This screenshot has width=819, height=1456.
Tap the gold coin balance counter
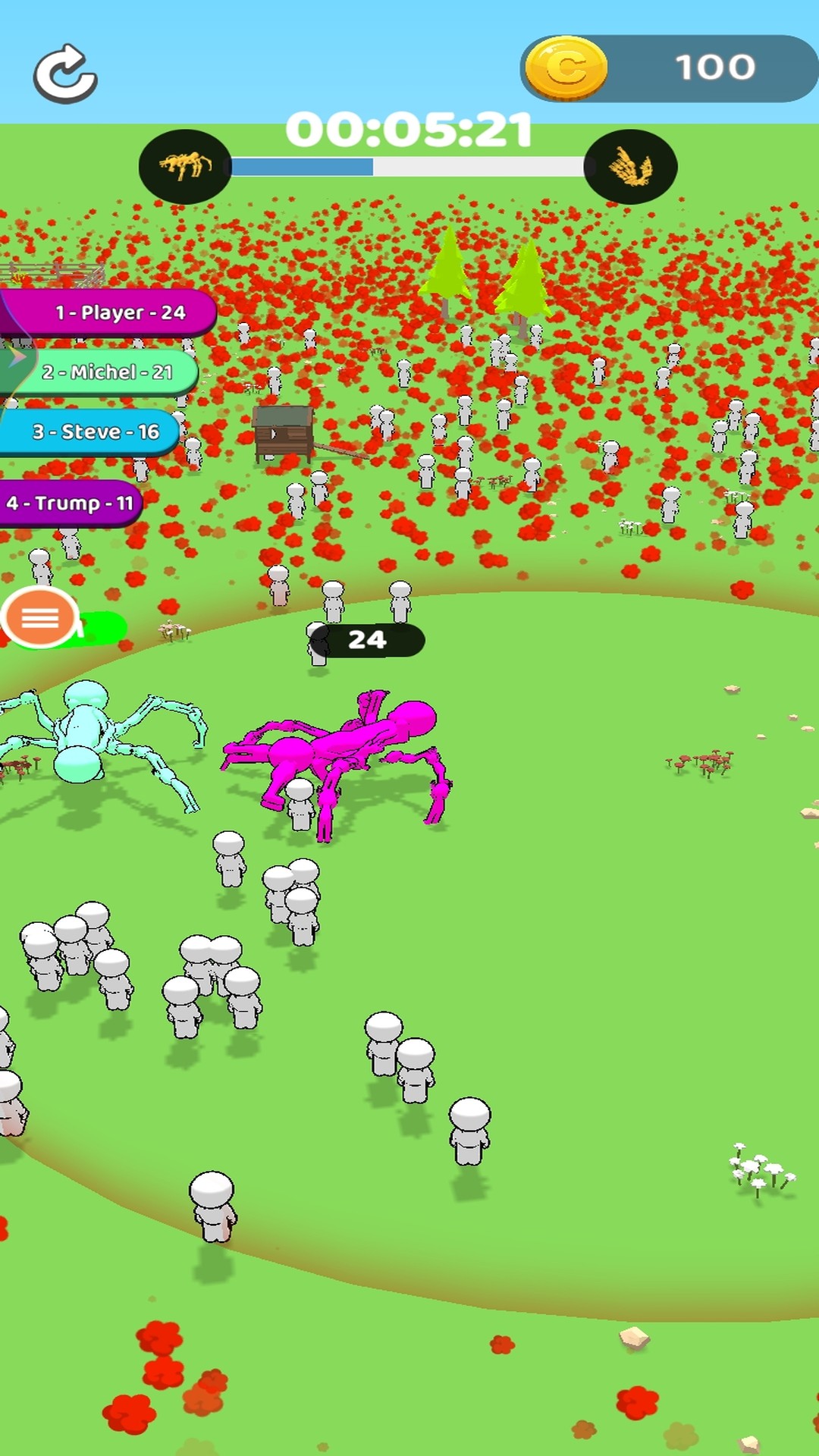669,68
